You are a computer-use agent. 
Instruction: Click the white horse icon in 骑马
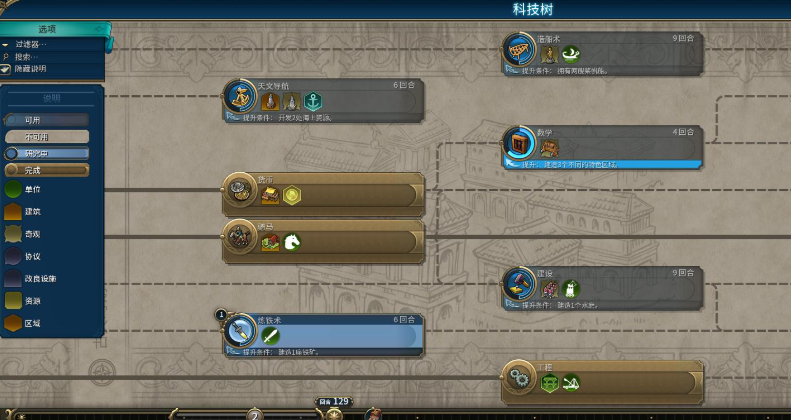[292, 242]
